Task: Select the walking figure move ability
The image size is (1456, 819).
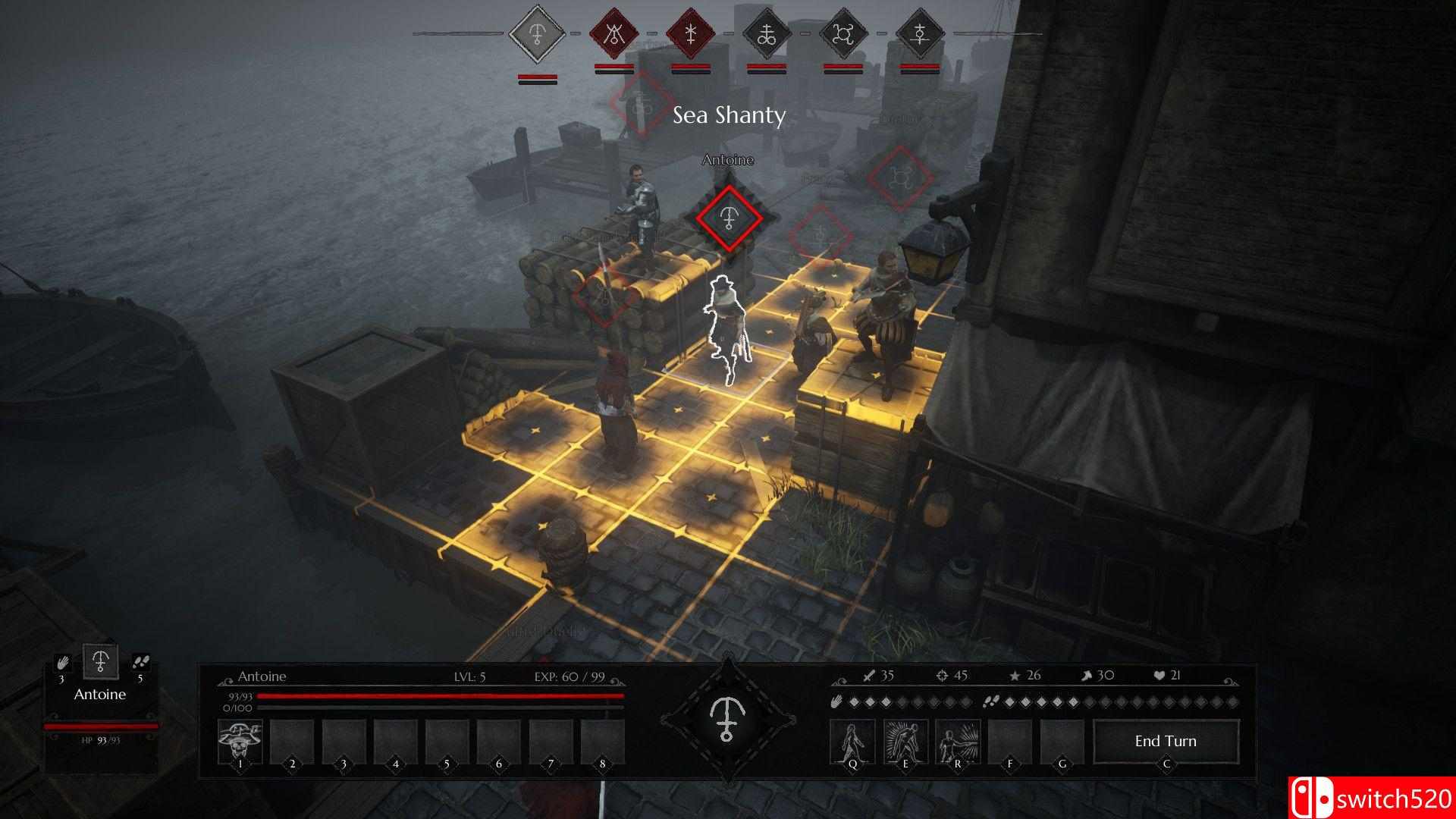Action: click(852, 741)
